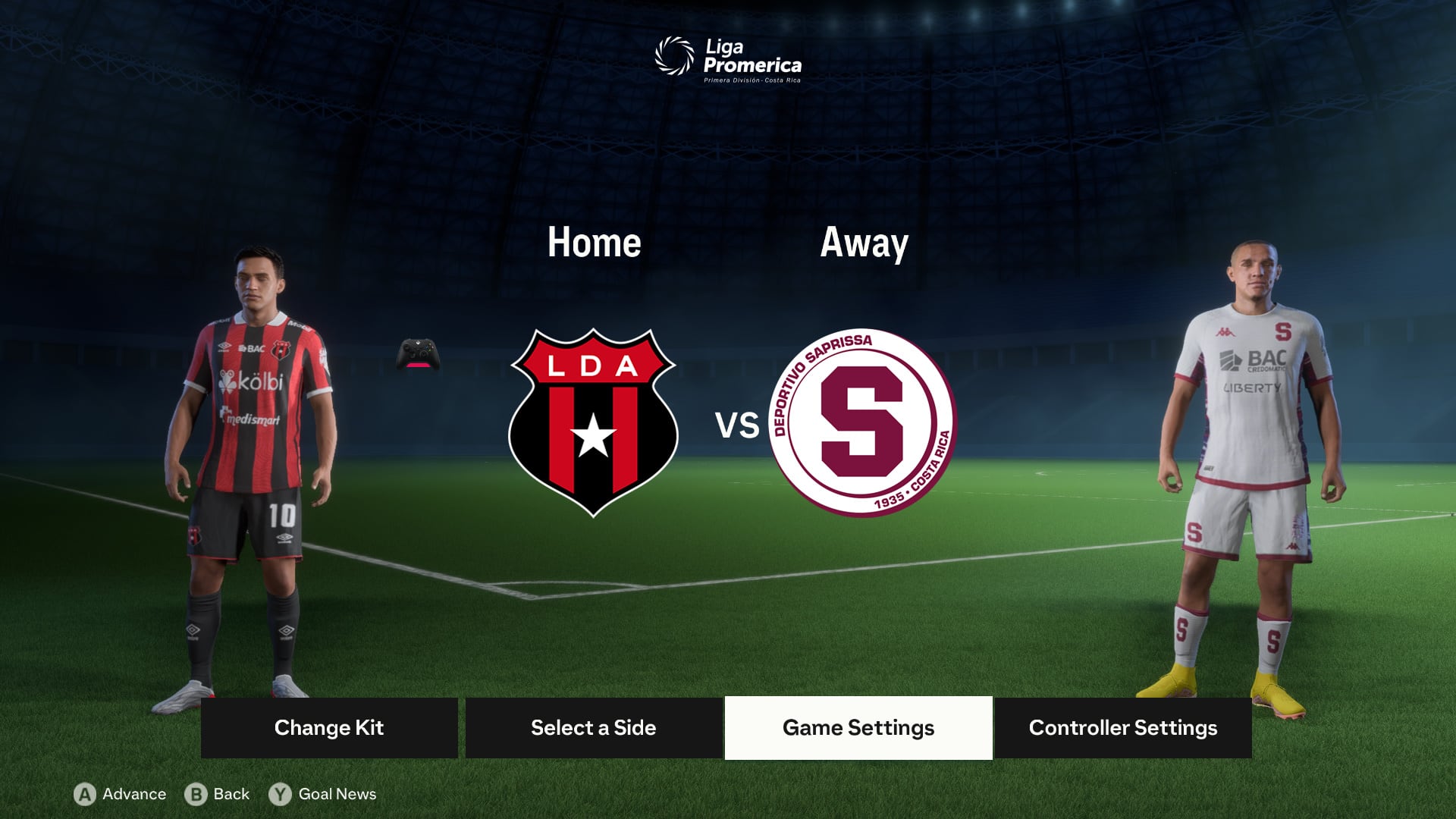The height and width of the screenshot is (819, 1456).
Task: Open the Select a Side screen
Action: (593, 727)
